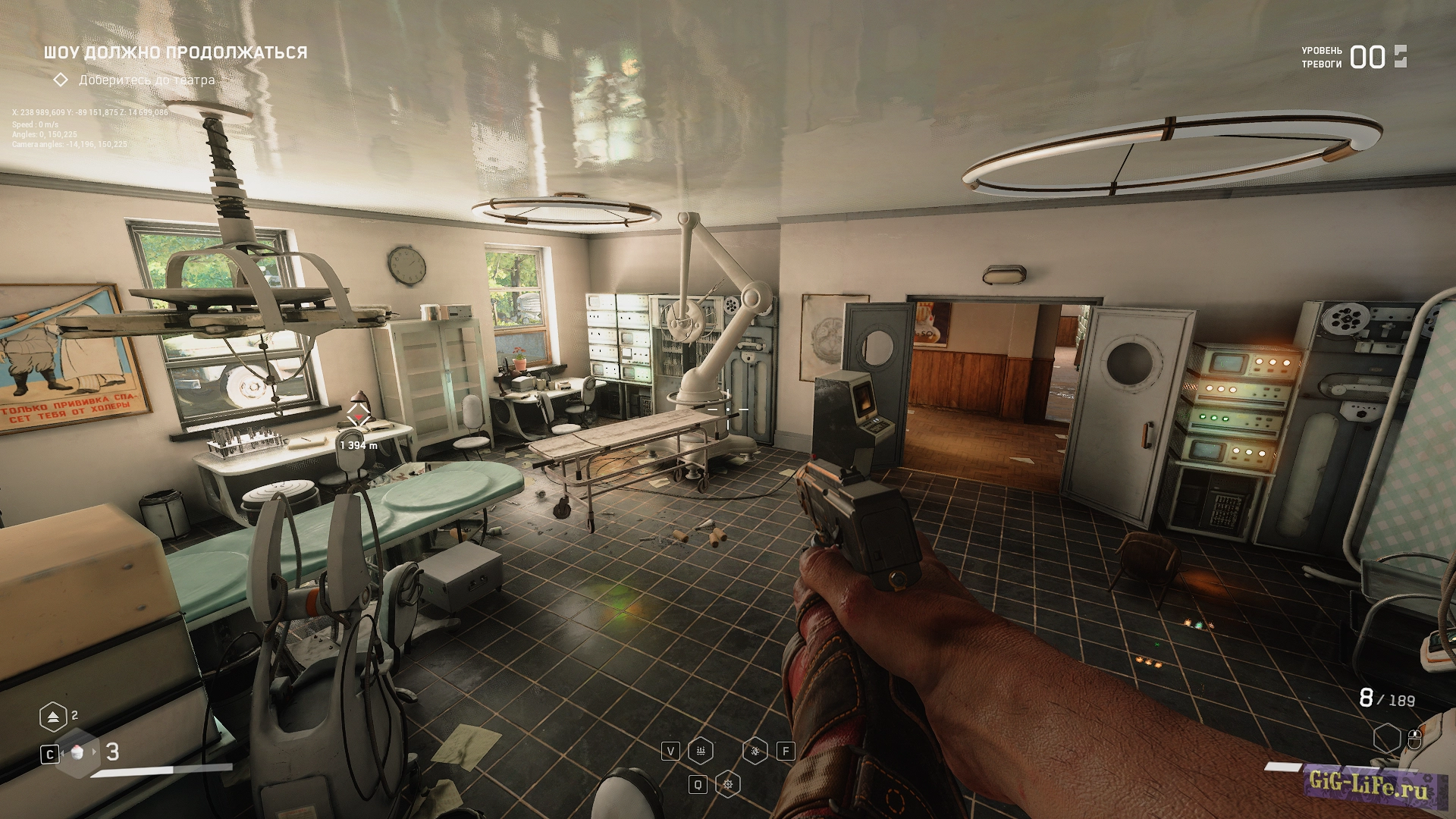Viewport: 1456px width, 819px height.
Task: Activate the ability hexagon beside the V key
Action: coord(700,751)
